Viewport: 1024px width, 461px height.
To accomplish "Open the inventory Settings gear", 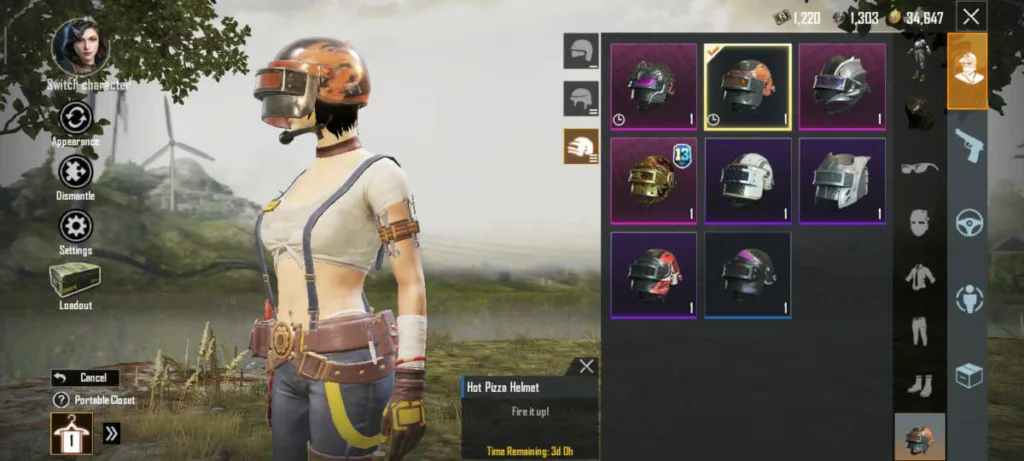I will (x=75, y=226).
